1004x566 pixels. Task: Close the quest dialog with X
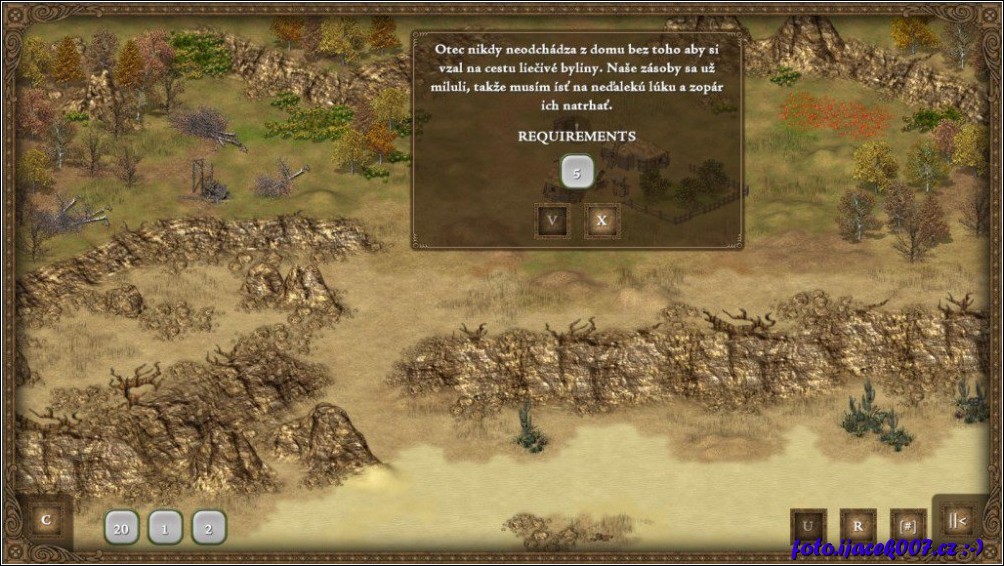tap(601, 221)
